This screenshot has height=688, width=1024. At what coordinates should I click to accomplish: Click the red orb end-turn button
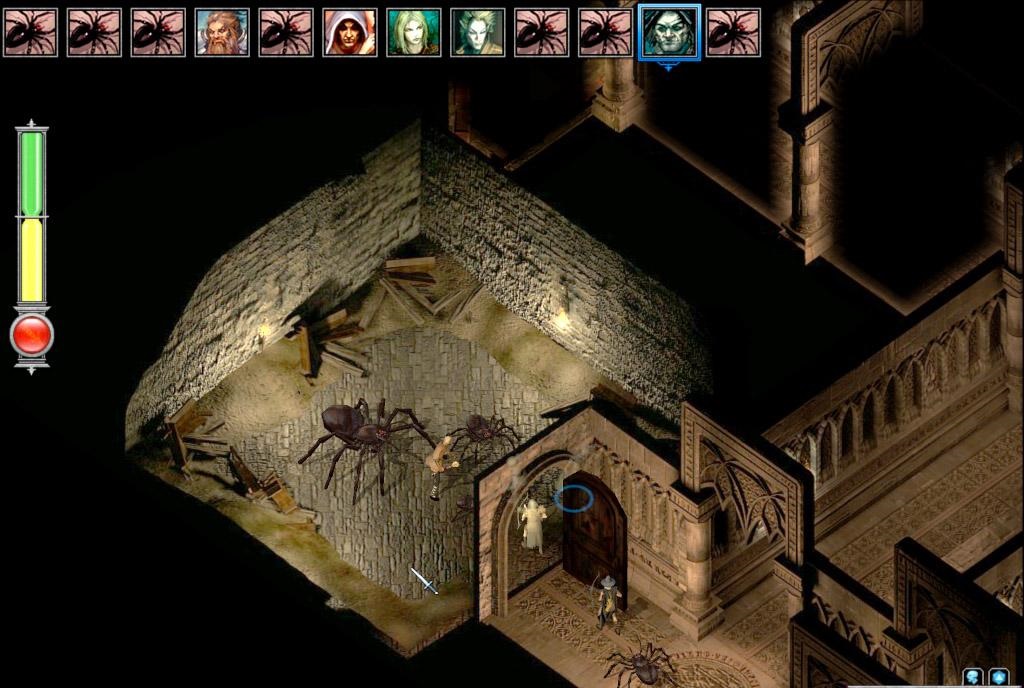tap(32, 336)
